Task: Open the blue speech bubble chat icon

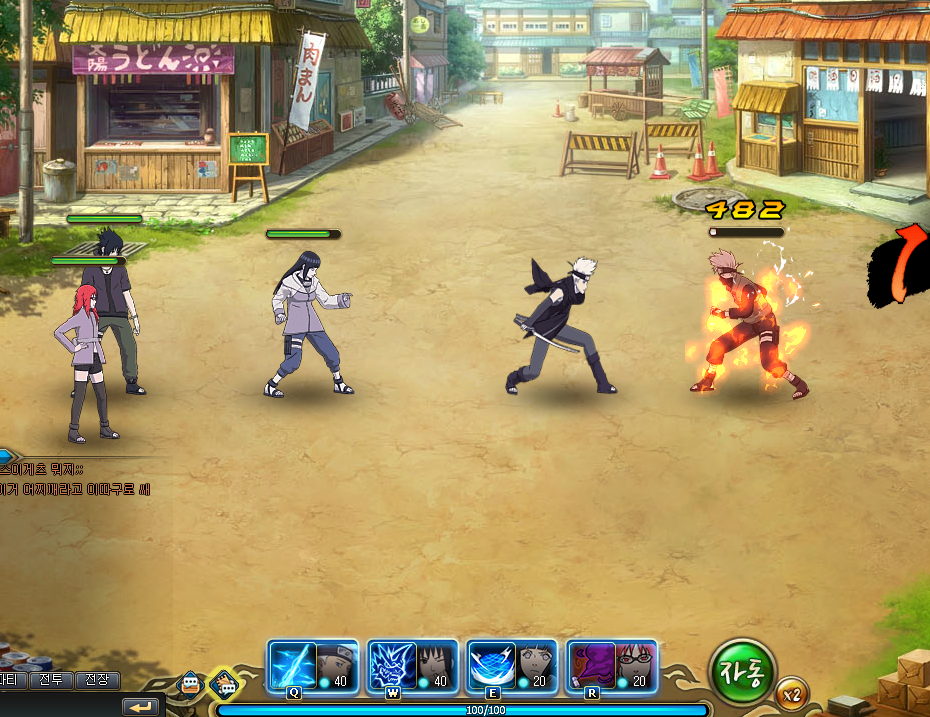Action: [x=190, y=685]
